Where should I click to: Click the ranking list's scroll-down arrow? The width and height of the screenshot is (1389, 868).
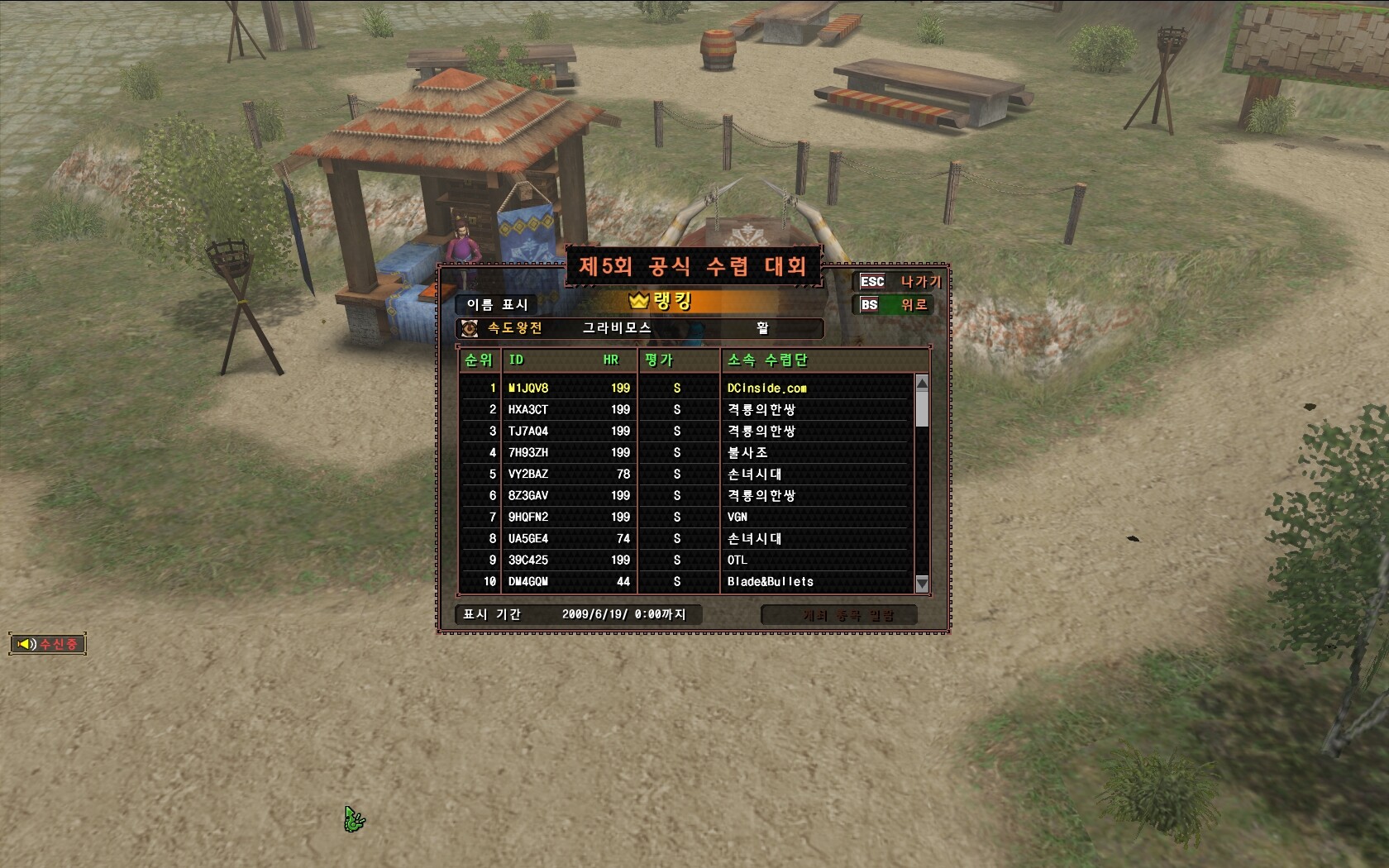pyautogui.click(x=922, y=584)
